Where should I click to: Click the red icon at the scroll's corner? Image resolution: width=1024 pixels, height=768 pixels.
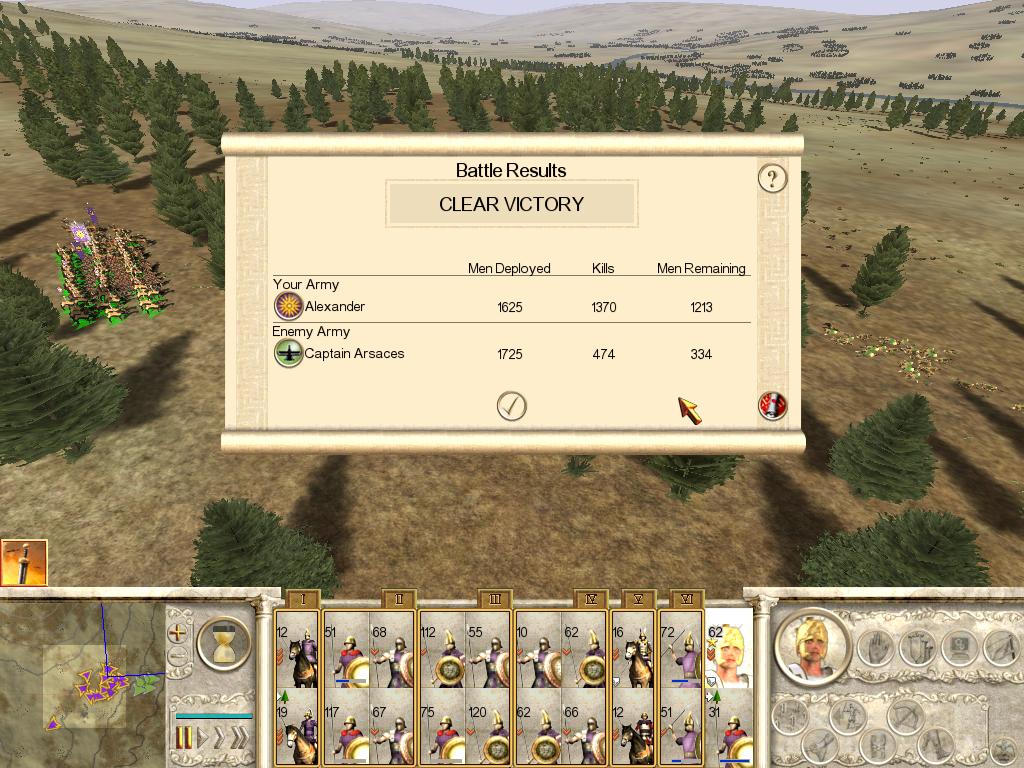772,405
